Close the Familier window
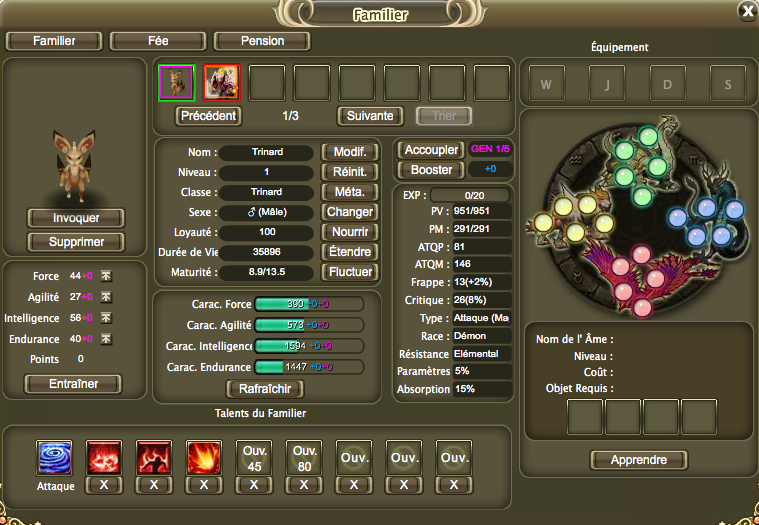Viewport: 759px width, 525px height. pyautogui.click(x=746, y=11)
